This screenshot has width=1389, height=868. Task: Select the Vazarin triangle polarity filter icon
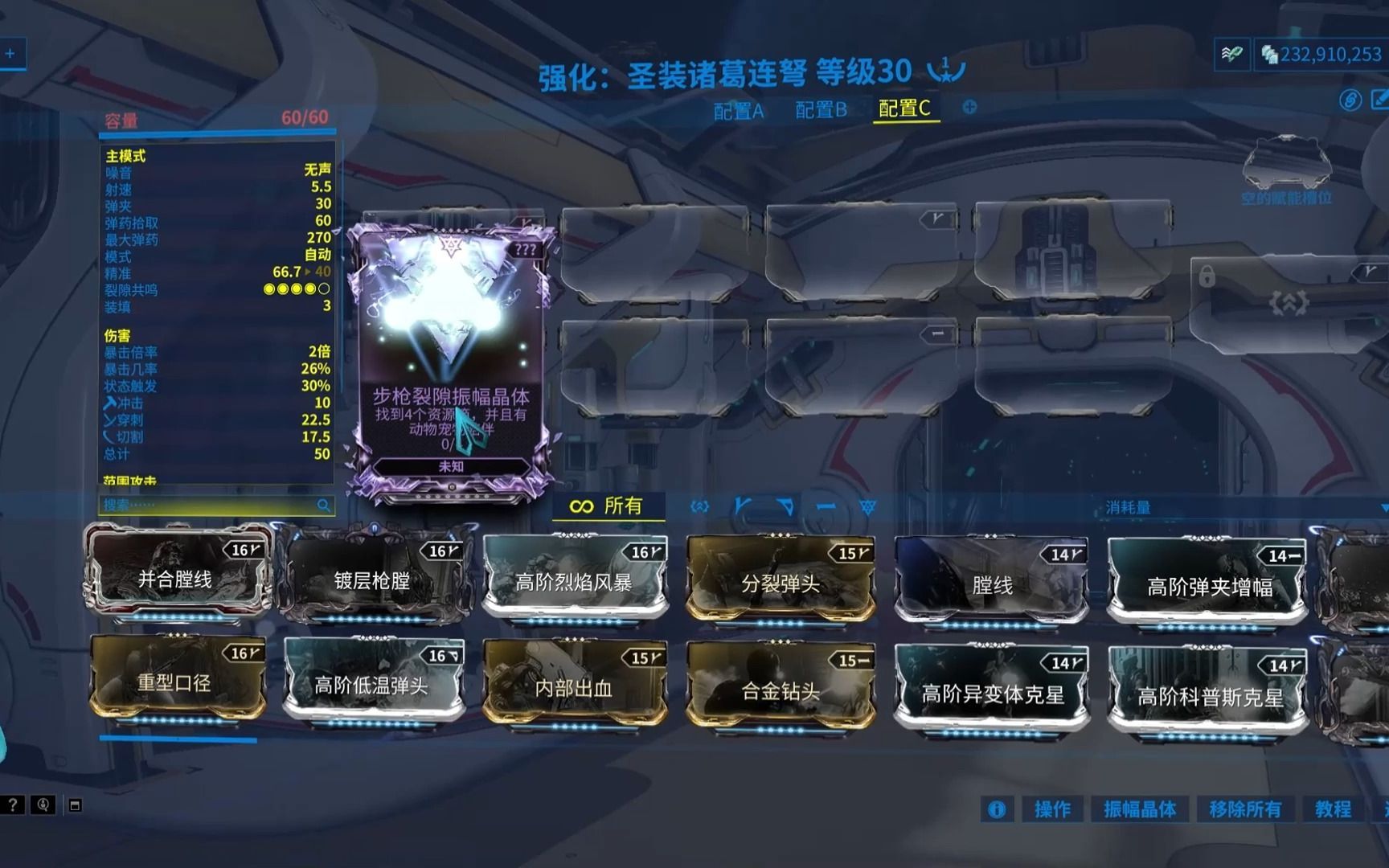[x=784, y=506]
